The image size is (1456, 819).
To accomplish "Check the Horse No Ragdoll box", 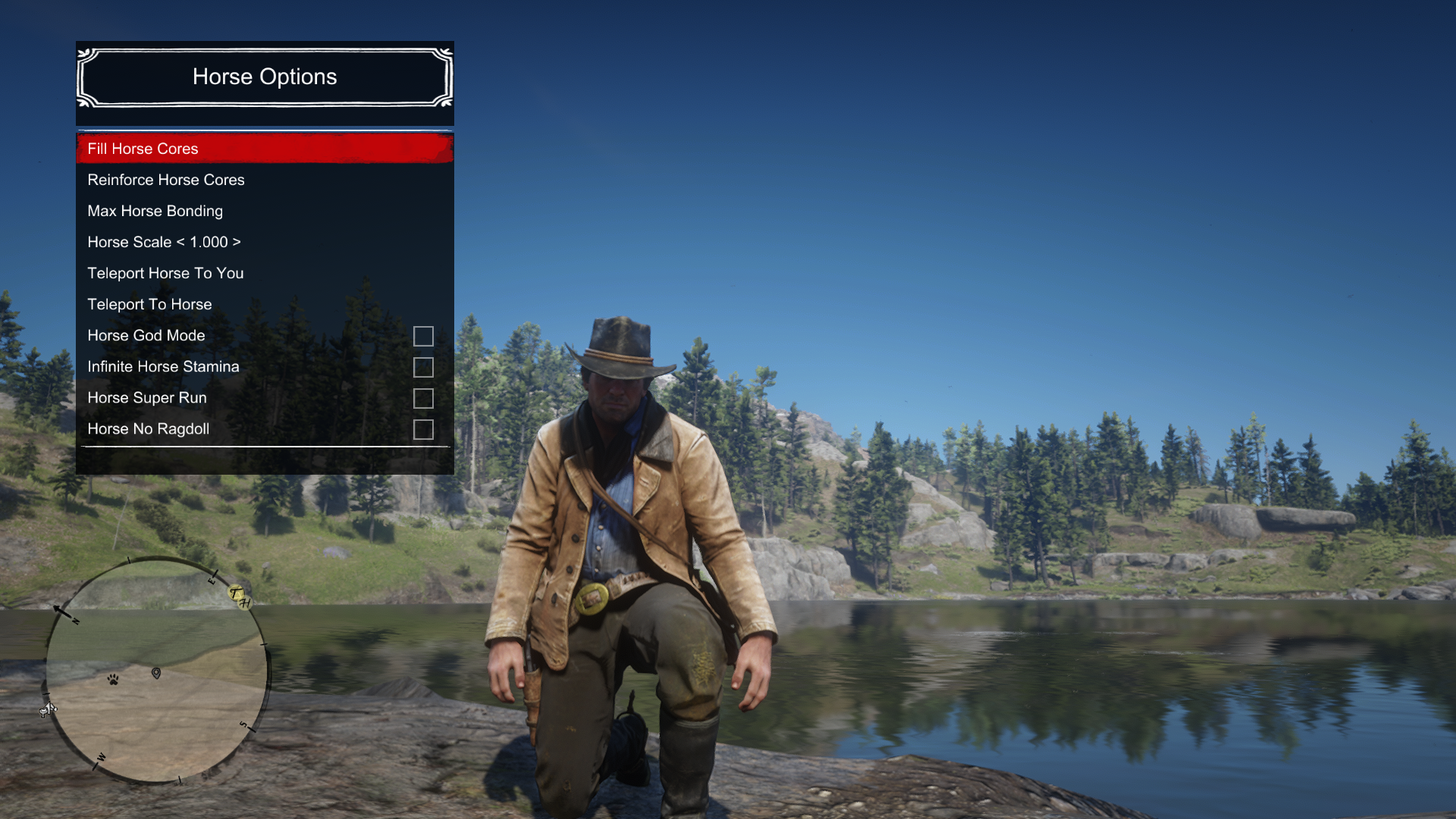I will click(x=423, y=429).
